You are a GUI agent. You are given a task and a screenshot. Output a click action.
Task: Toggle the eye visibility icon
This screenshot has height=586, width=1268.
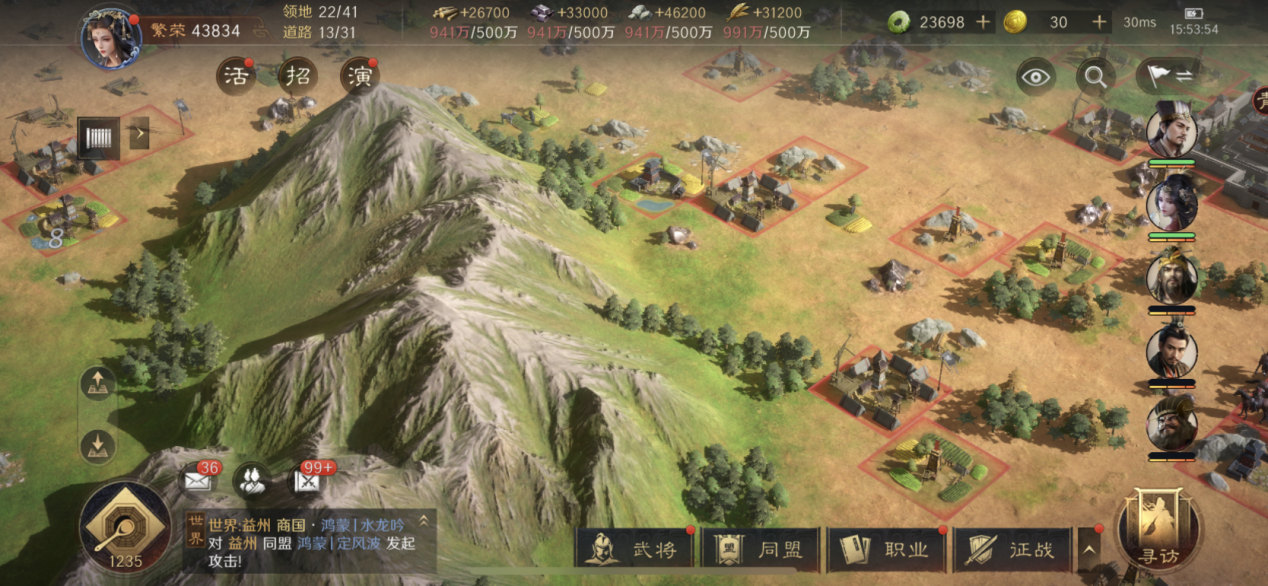tap(1035, 77)
